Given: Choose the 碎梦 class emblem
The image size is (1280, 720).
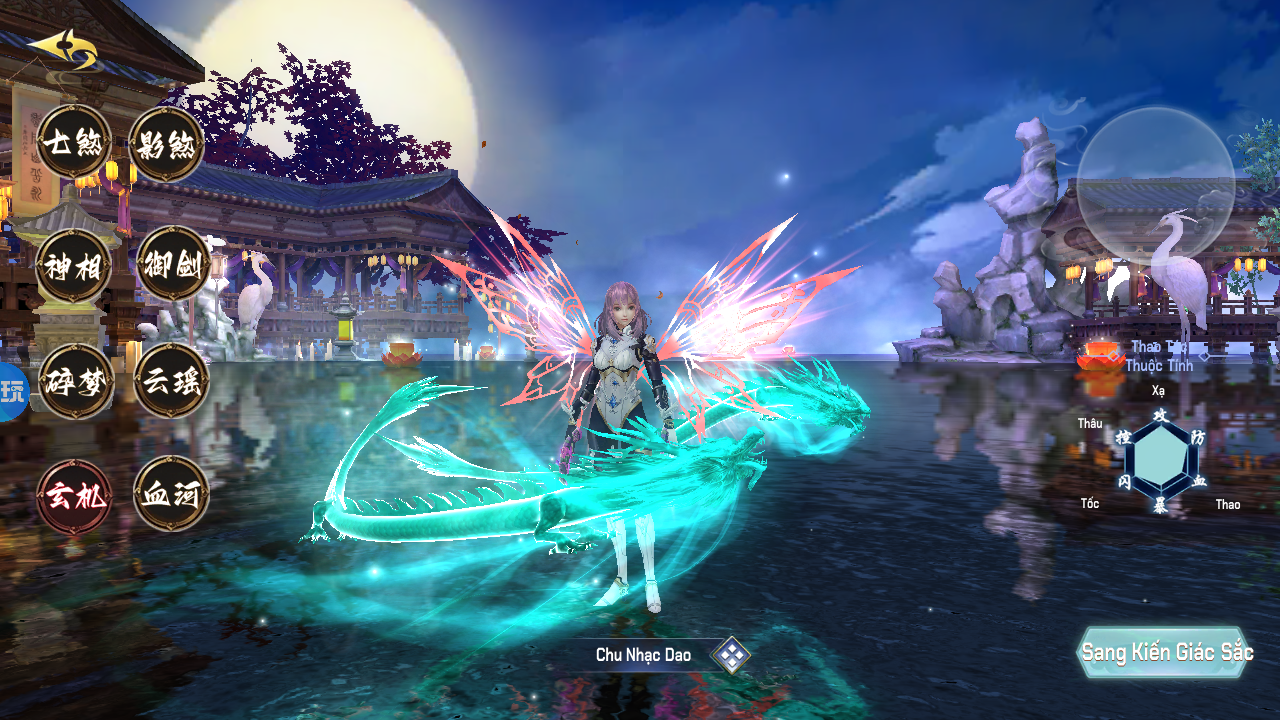Looking at the screenshot, I should click(x=76, y=381).
